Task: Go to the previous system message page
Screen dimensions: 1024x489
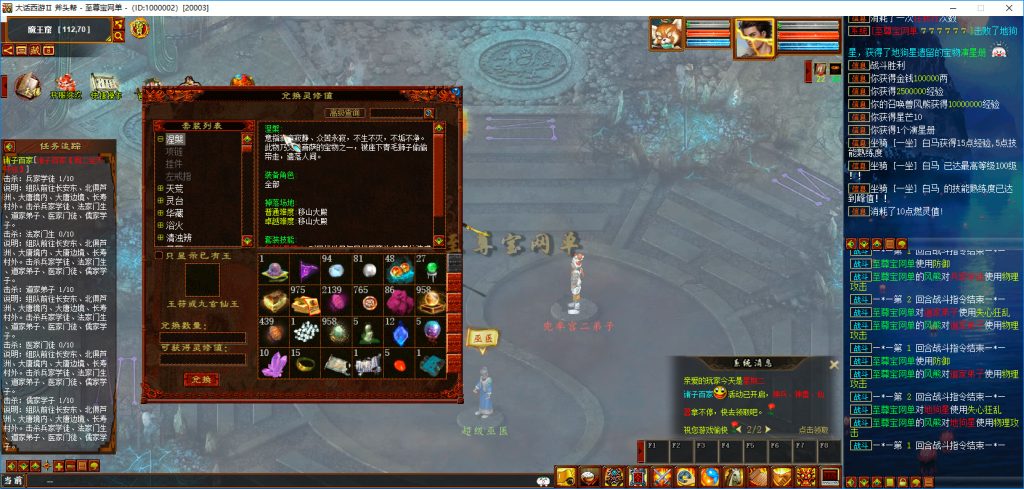Action: tap(739, 428)
